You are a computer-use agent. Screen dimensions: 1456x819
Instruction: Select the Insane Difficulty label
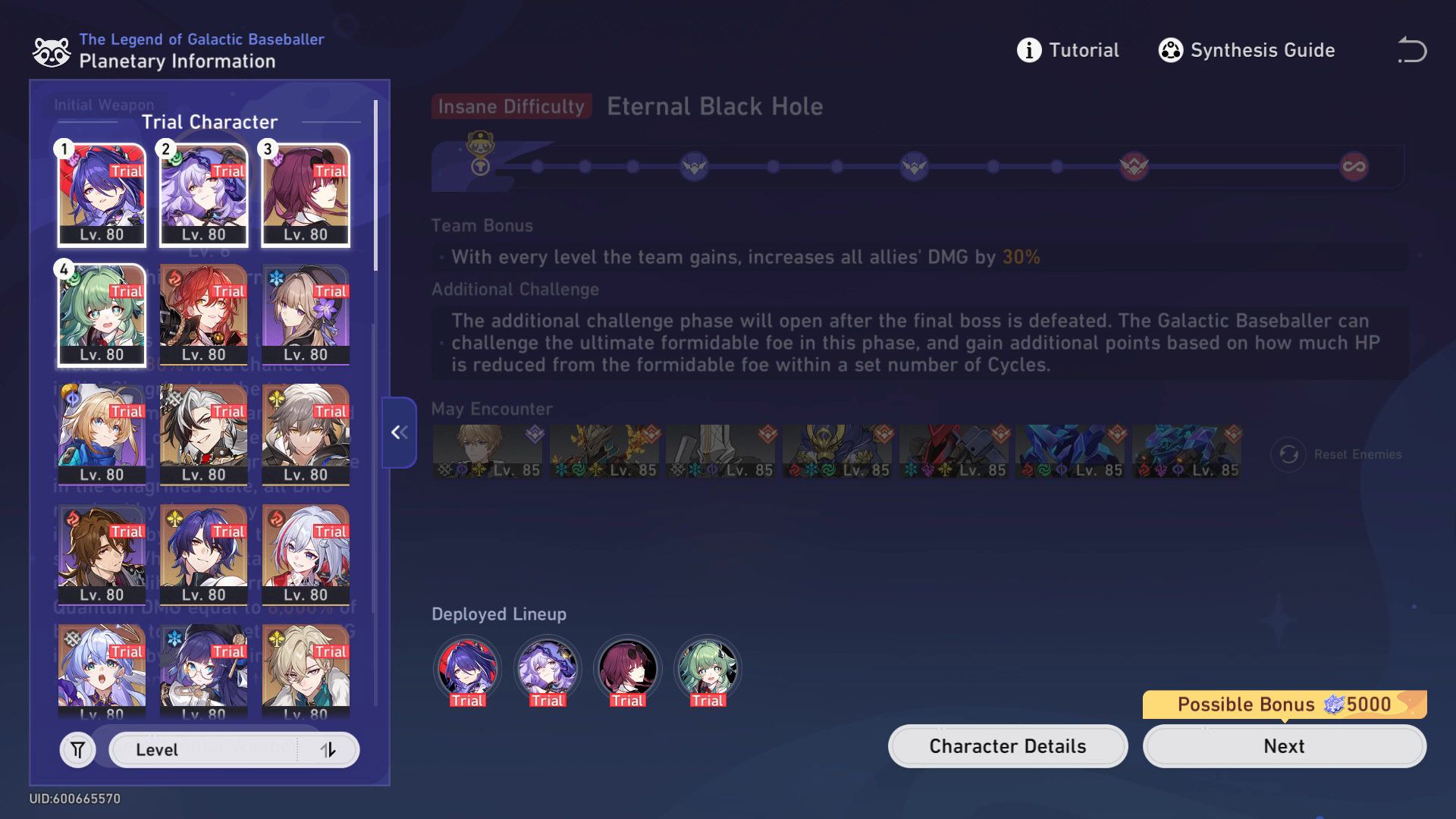tap(510, 106)
